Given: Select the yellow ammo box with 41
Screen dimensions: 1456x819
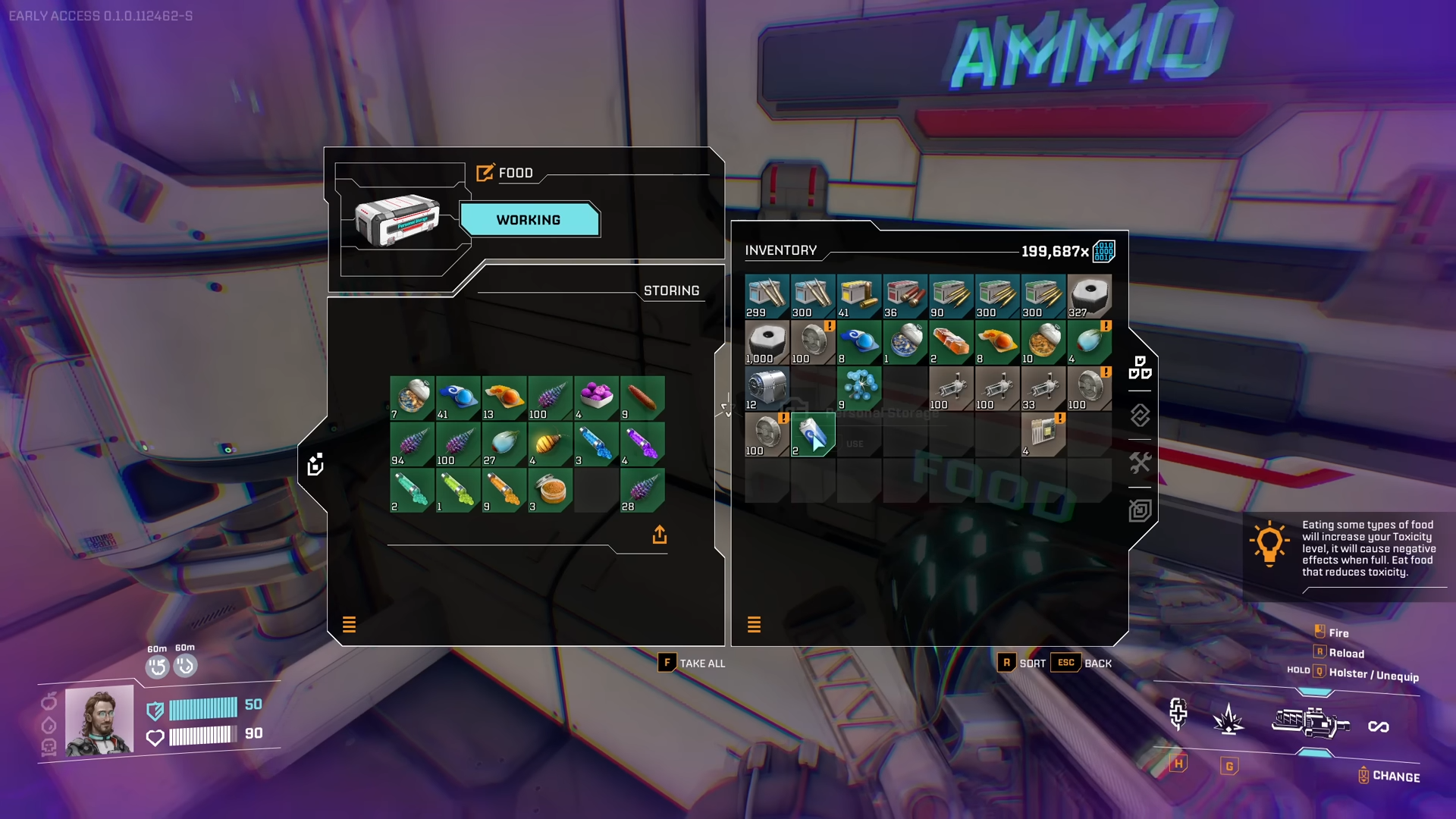Looking at the screenshot, I should [x=858, y=296].
